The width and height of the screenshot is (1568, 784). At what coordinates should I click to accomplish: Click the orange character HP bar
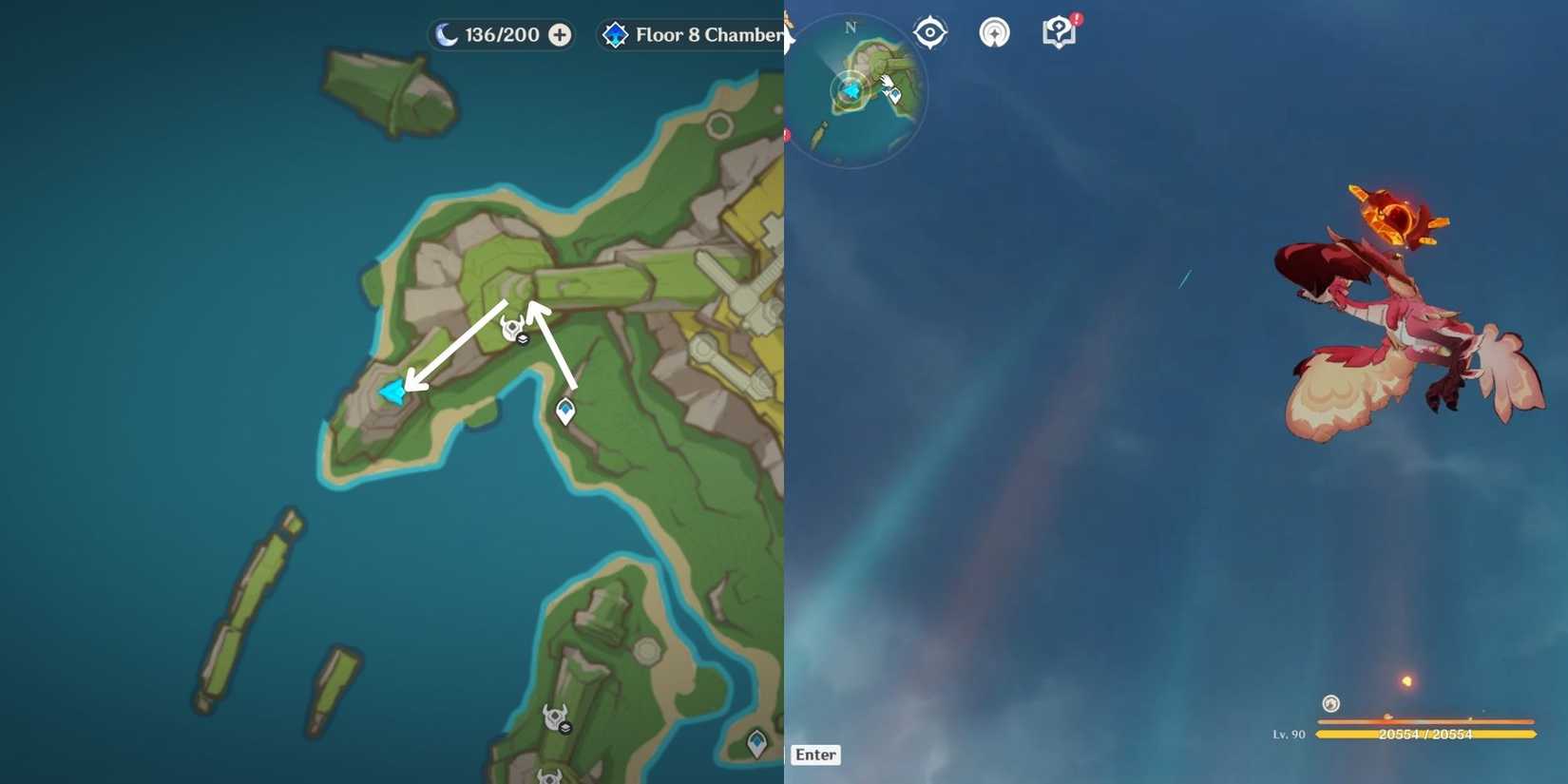[1435, 734]
